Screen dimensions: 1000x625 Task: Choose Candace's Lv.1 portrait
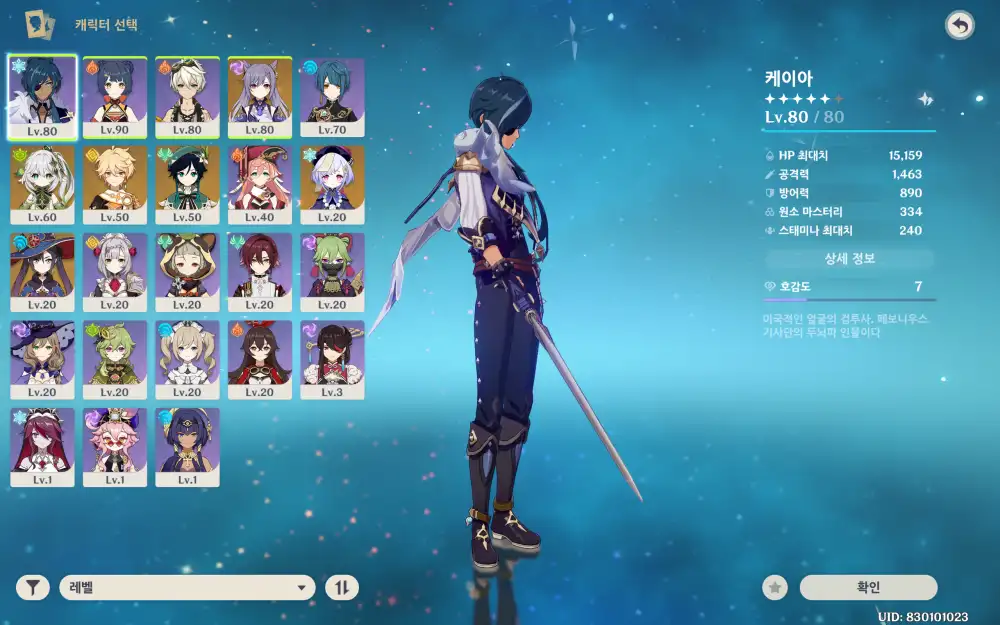pyautogui.click(x=187, y=446)
